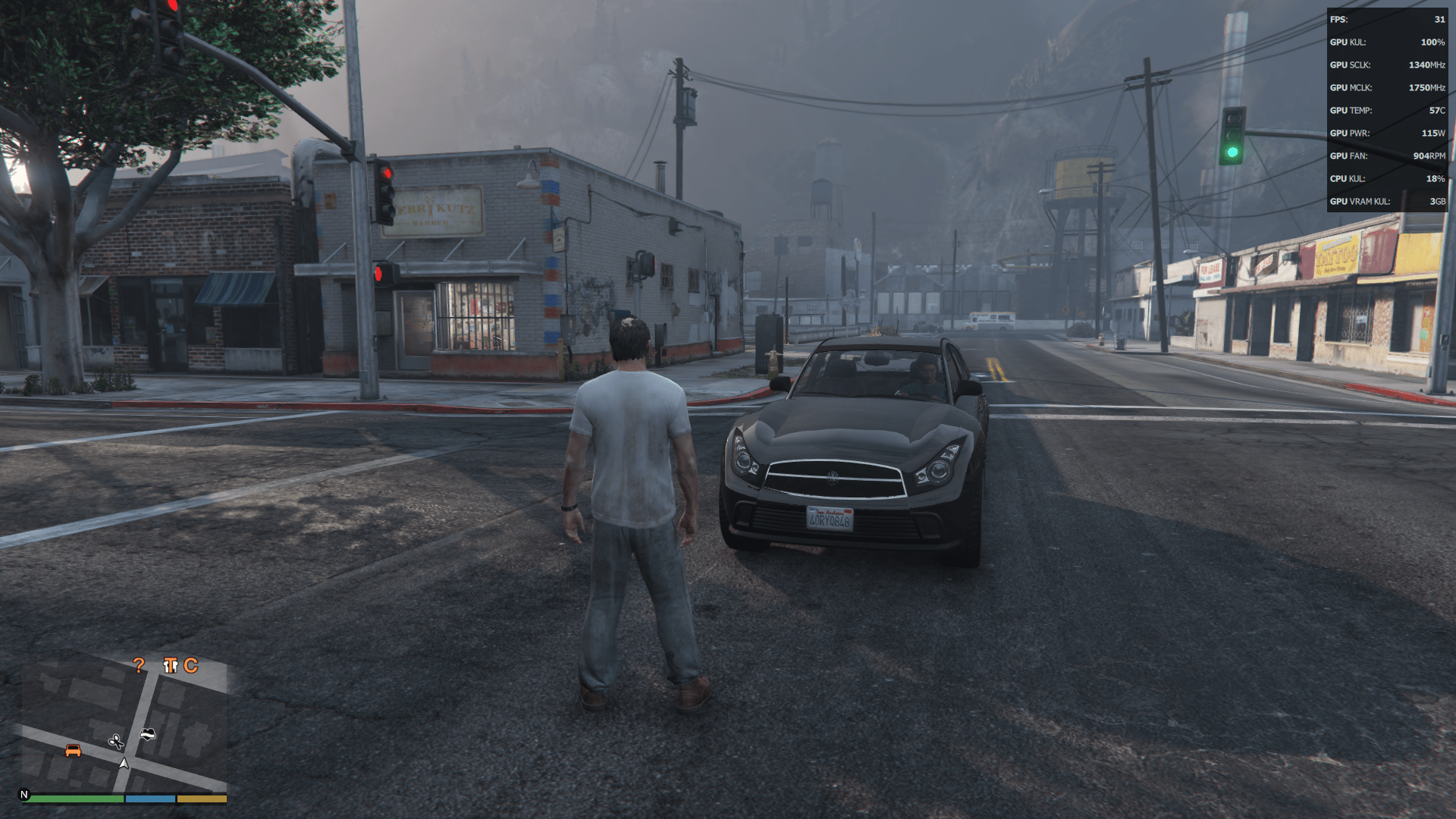Click the orange letter C mission blip
Screen dimensions: 1456x819
190,666
